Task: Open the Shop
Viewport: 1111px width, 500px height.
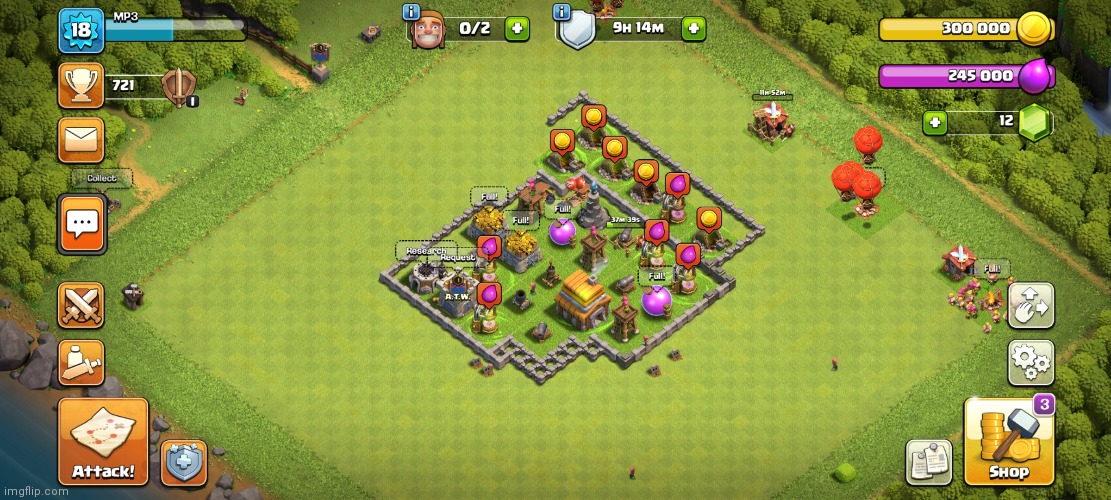Action: coord(1009,441)
